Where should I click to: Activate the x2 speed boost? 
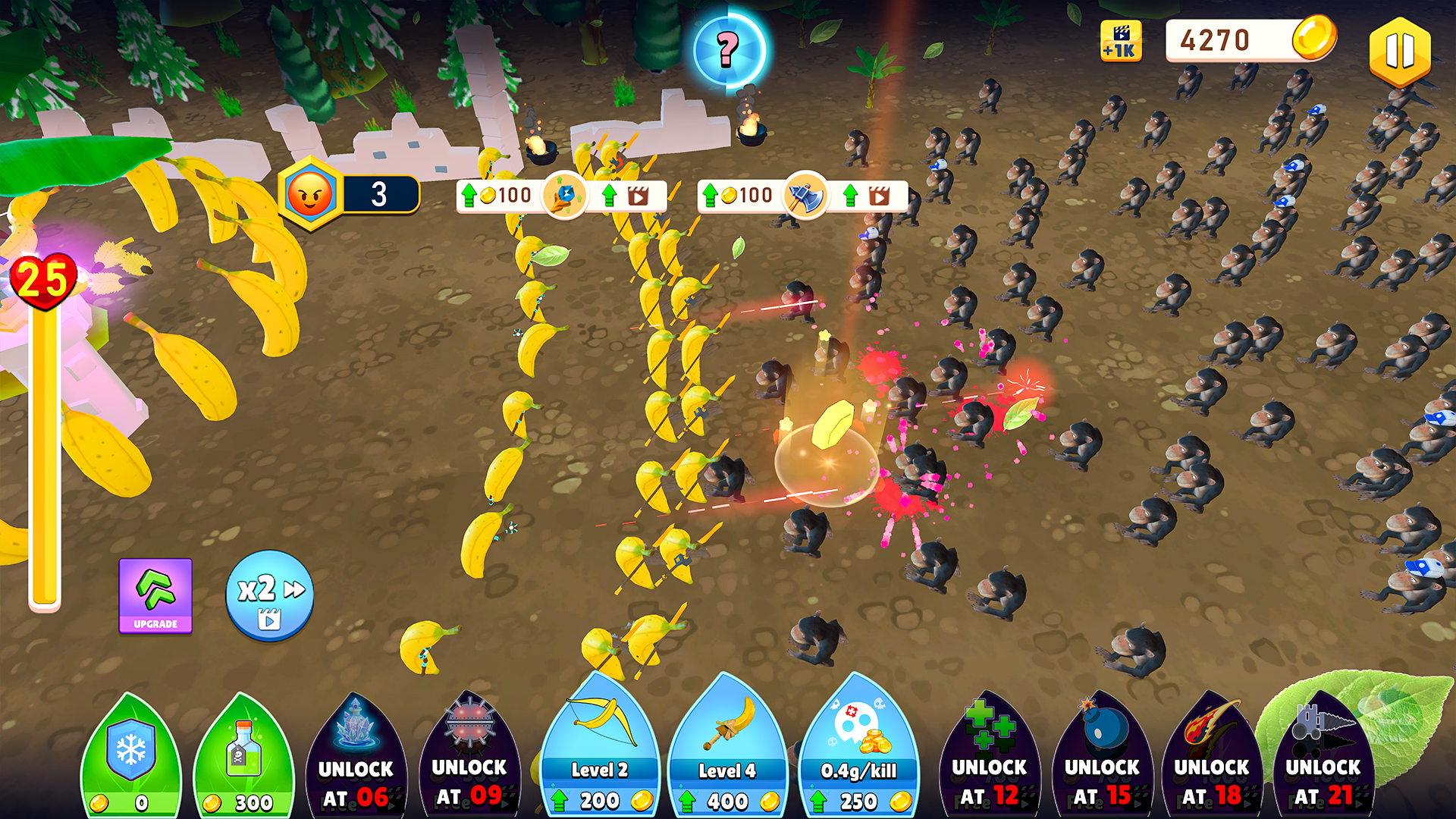click(269, 596)
